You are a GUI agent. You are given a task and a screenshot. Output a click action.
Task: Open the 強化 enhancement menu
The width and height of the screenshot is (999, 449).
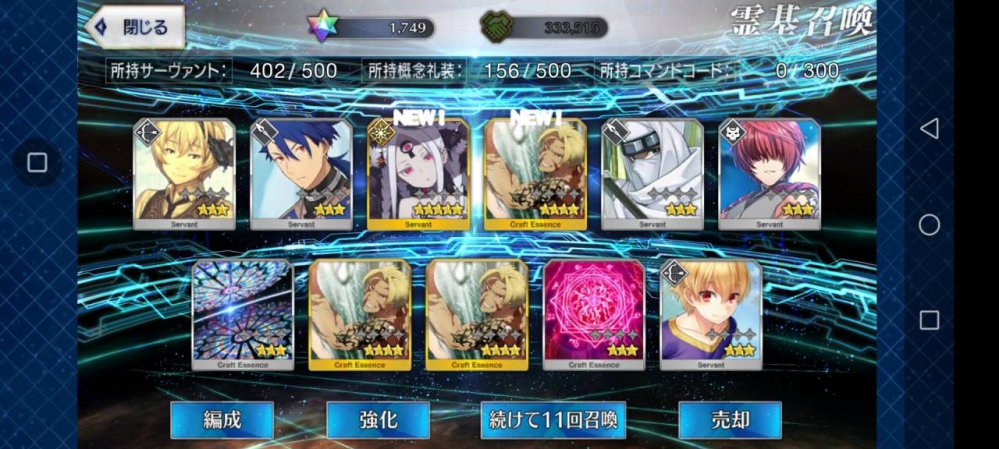coord(378,419)
